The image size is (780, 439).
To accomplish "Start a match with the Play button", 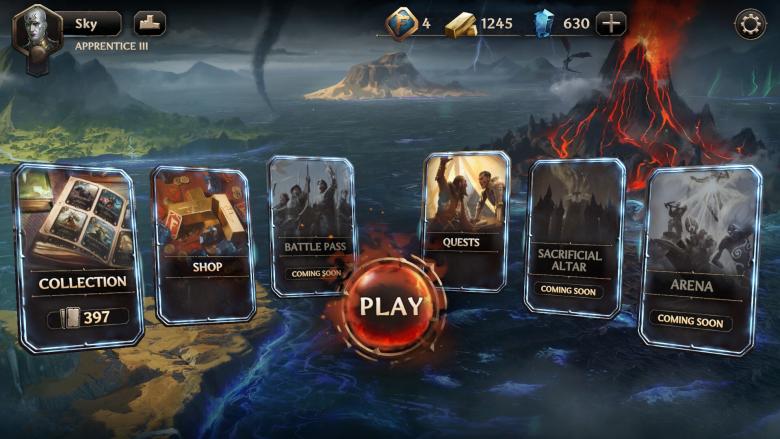I will [391, 307].
